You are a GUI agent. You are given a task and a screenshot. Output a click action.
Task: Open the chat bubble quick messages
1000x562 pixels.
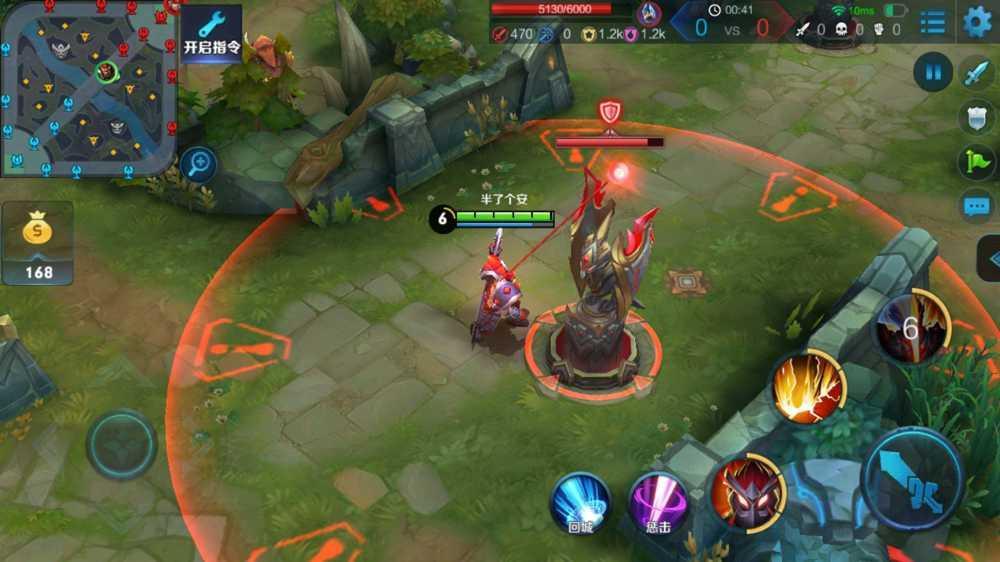[976, 207]
